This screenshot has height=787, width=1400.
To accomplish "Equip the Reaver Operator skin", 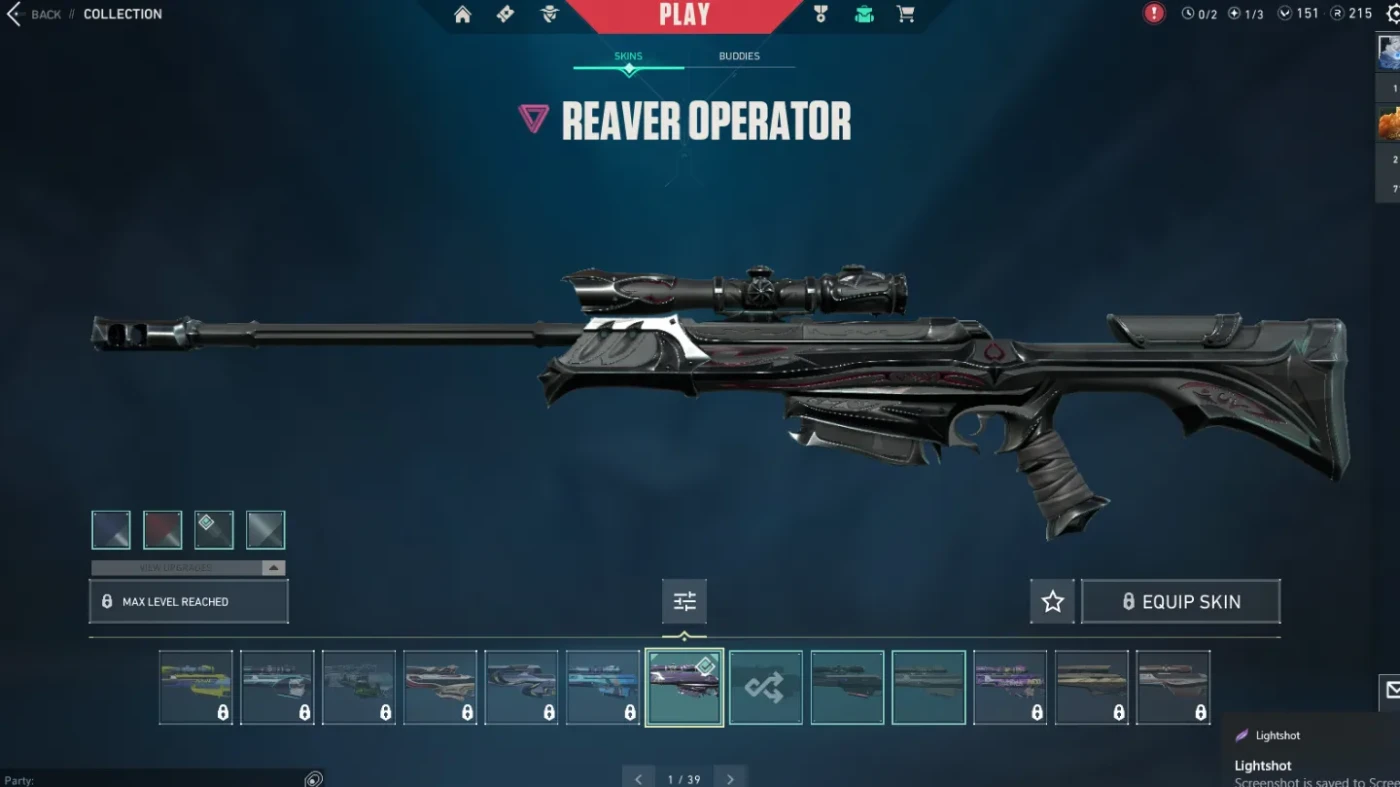I will pos(1180,602).
